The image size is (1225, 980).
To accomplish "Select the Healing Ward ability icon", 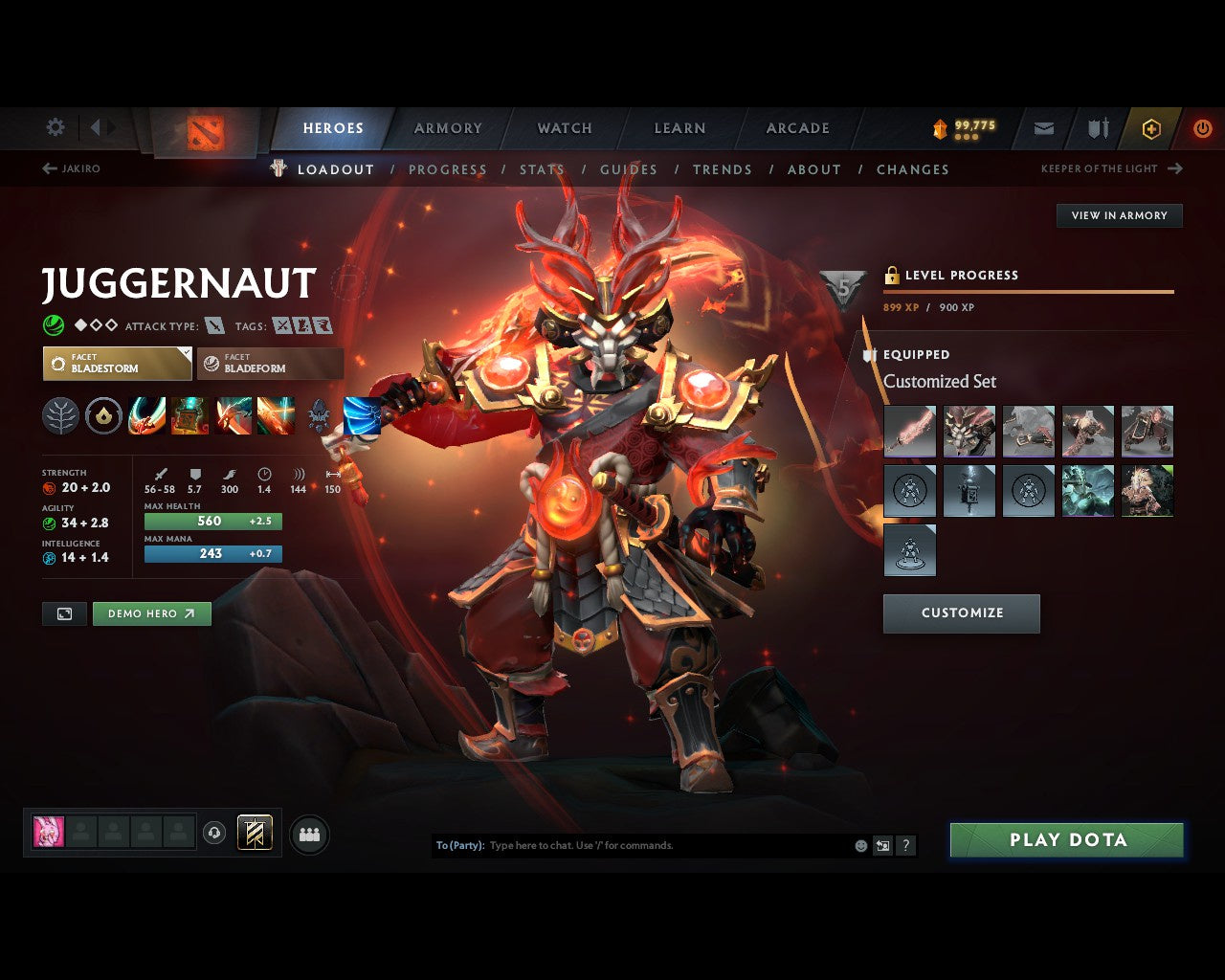I will pos(189,416).
